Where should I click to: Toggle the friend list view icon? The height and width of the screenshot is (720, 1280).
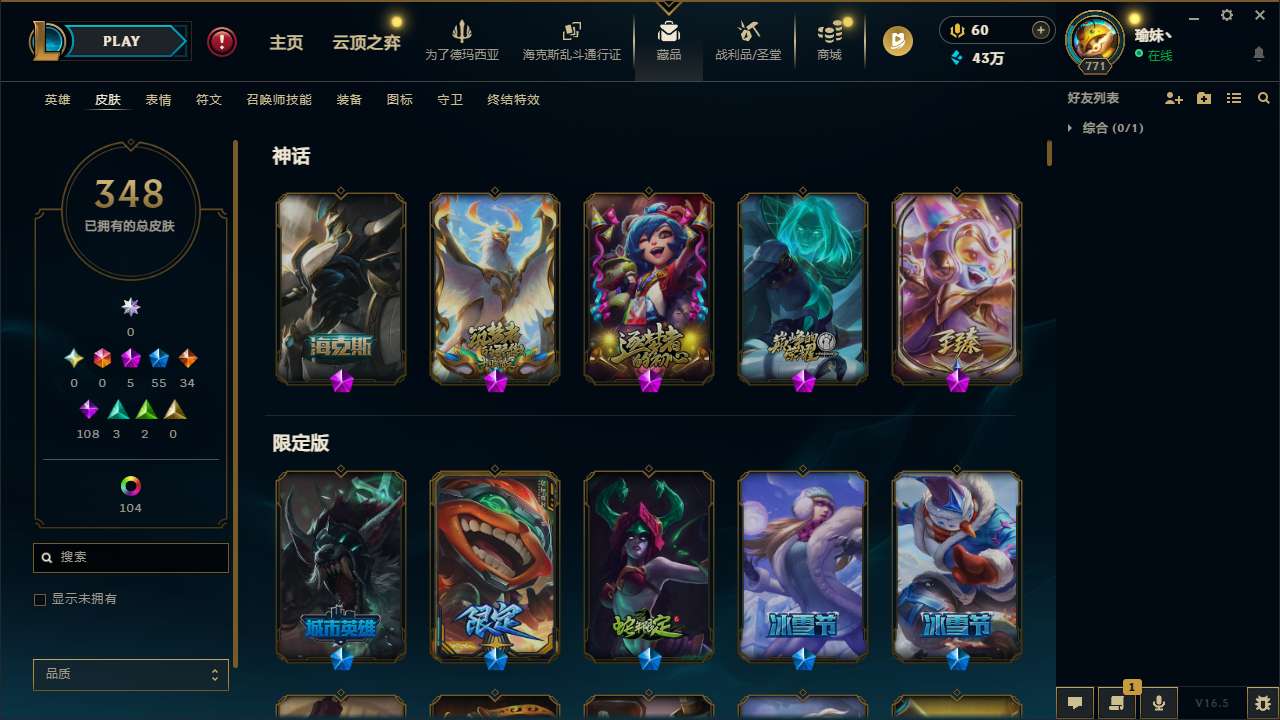pyautogui.click(x=1233, y=98)
